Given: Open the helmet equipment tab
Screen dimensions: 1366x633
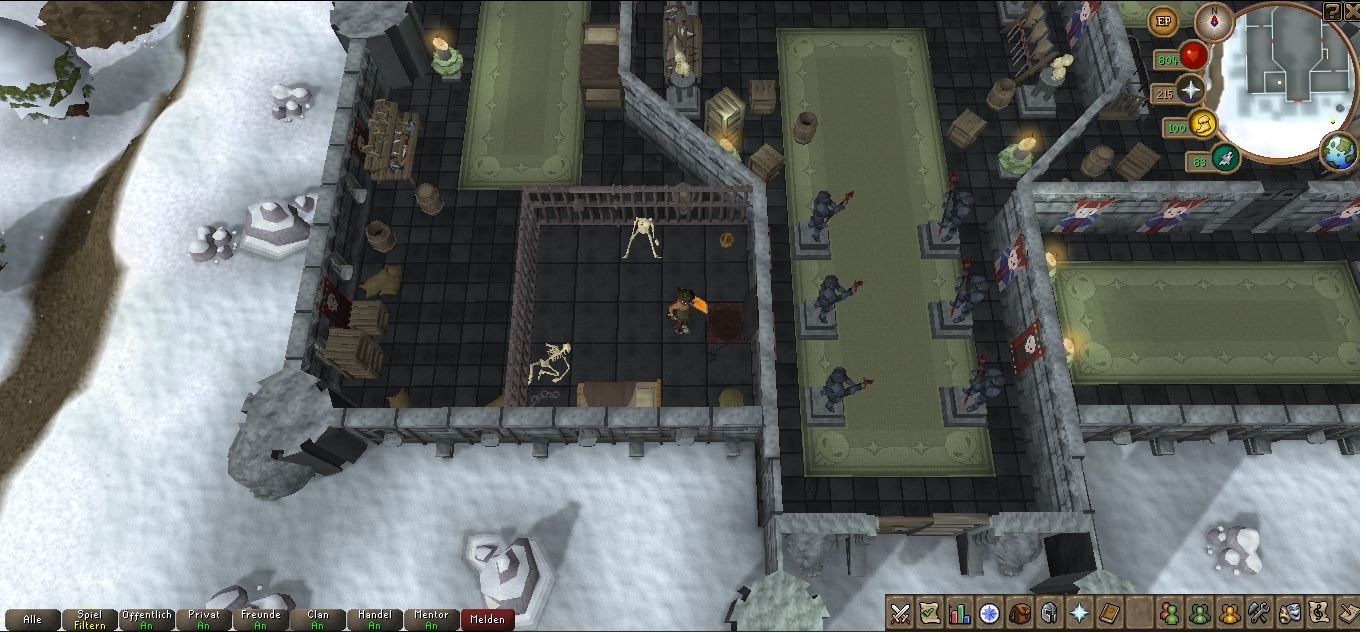Looking at the screenshot, I should coord(1050,612).
